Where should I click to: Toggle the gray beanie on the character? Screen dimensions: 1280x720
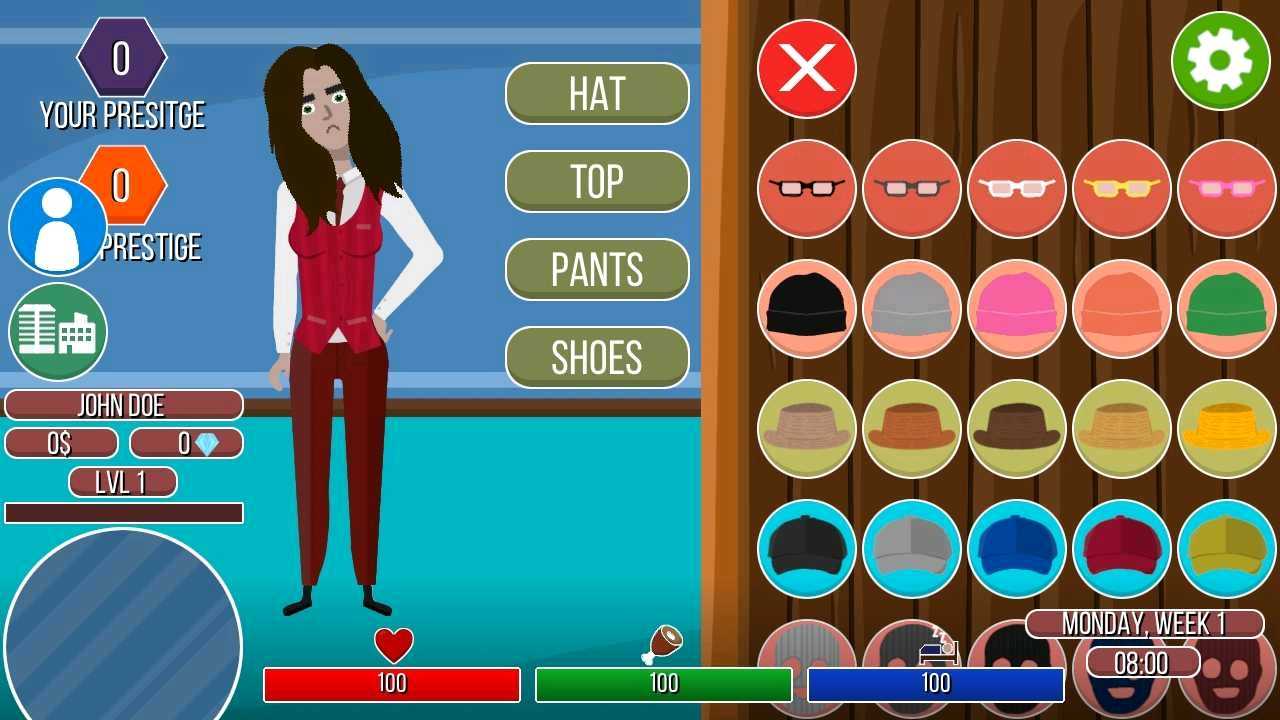pos(911,308)
